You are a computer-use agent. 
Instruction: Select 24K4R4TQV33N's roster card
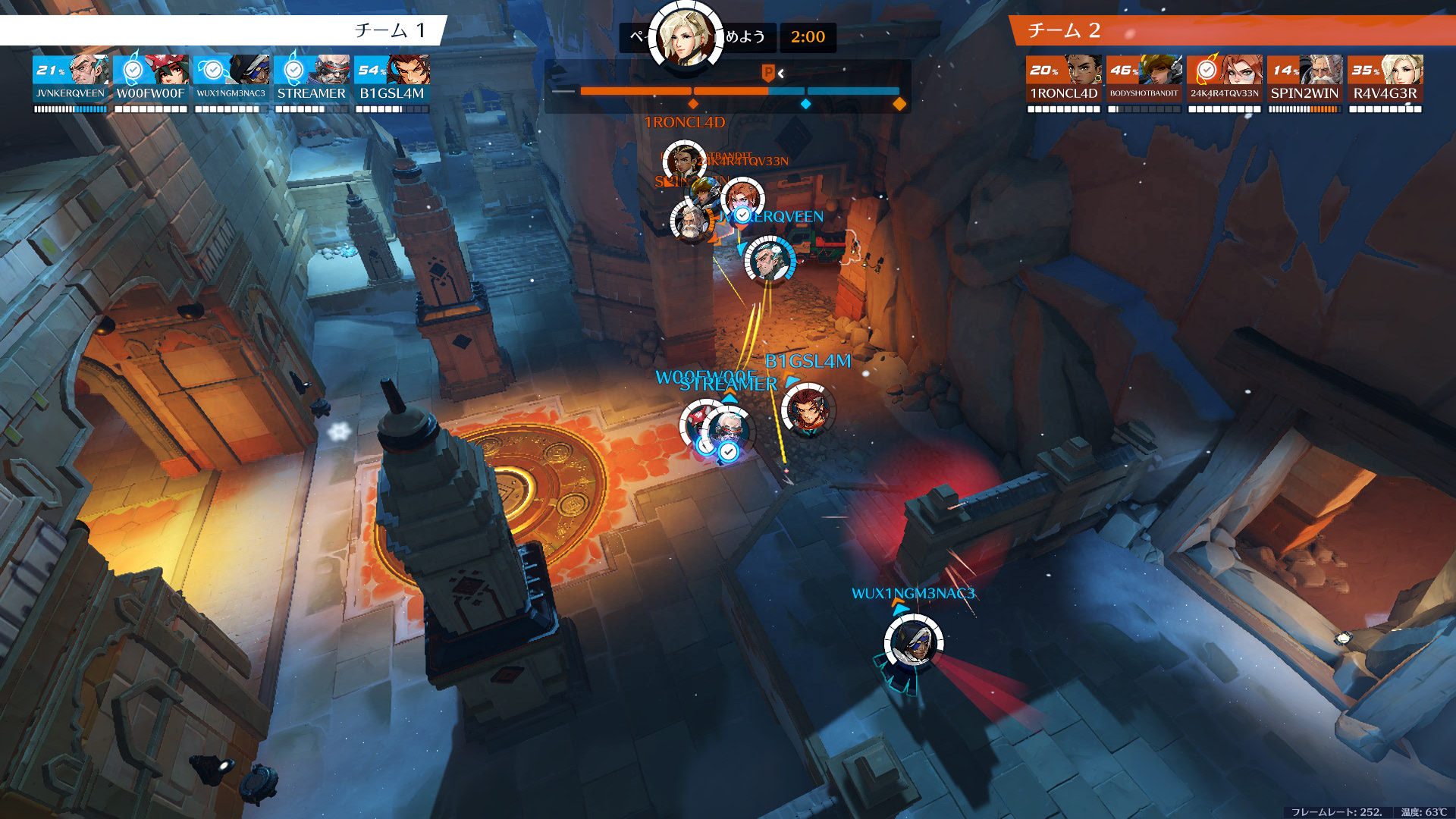(1225, 79)
